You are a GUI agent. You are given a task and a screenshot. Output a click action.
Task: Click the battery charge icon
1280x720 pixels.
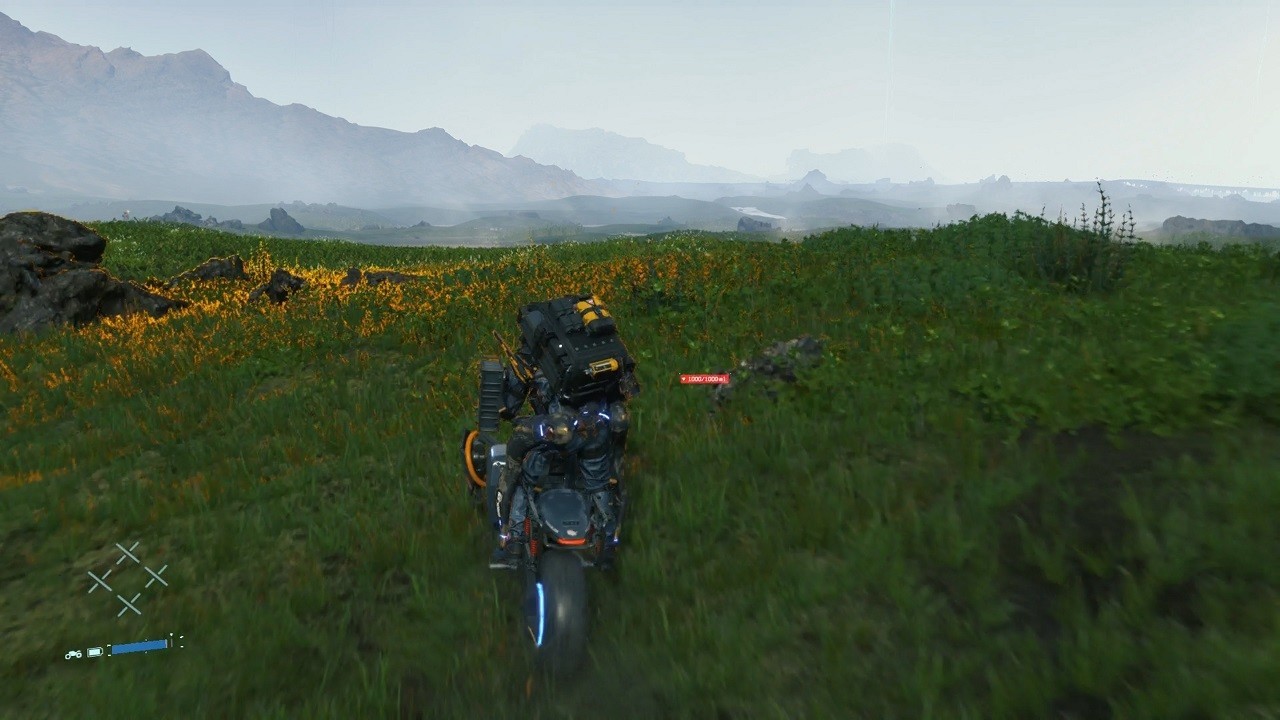tap(94, 652)
